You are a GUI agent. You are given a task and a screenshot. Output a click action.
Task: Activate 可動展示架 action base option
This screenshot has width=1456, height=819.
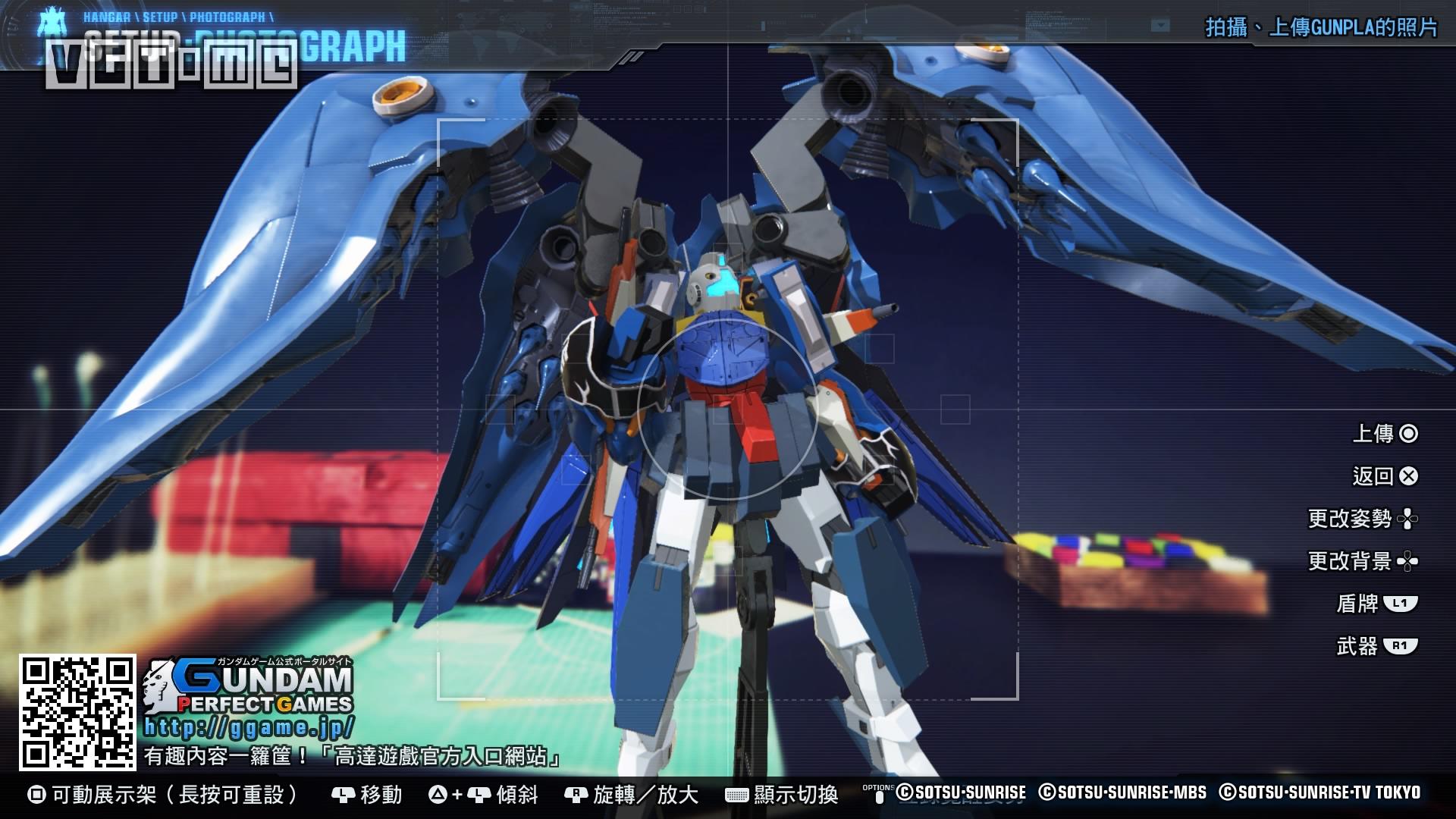click(164, 795)
